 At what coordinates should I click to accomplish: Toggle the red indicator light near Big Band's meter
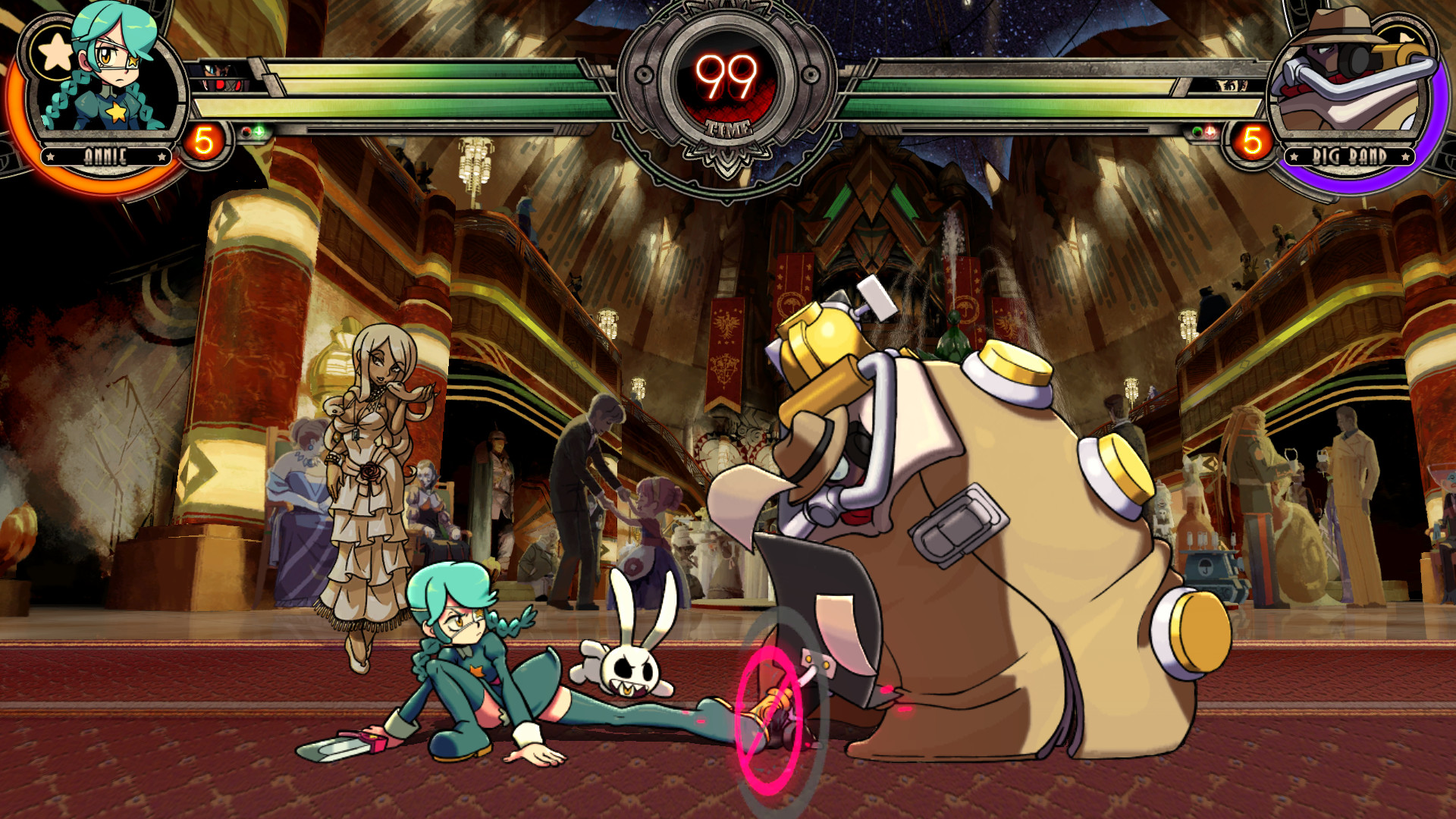click(1210, 130)
